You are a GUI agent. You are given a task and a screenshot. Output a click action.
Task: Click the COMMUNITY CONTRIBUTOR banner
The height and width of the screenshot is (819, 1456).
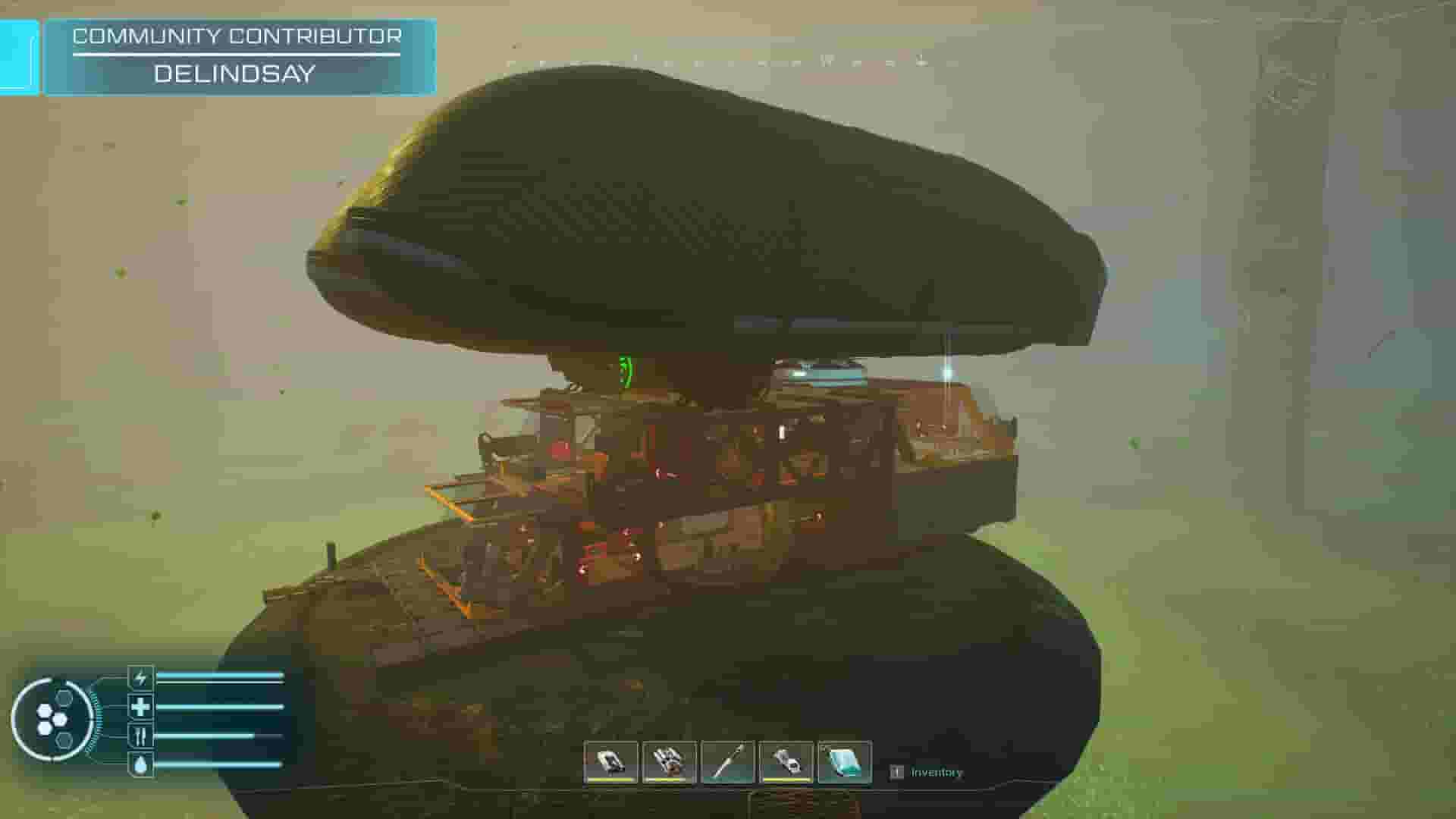(237, 35)
